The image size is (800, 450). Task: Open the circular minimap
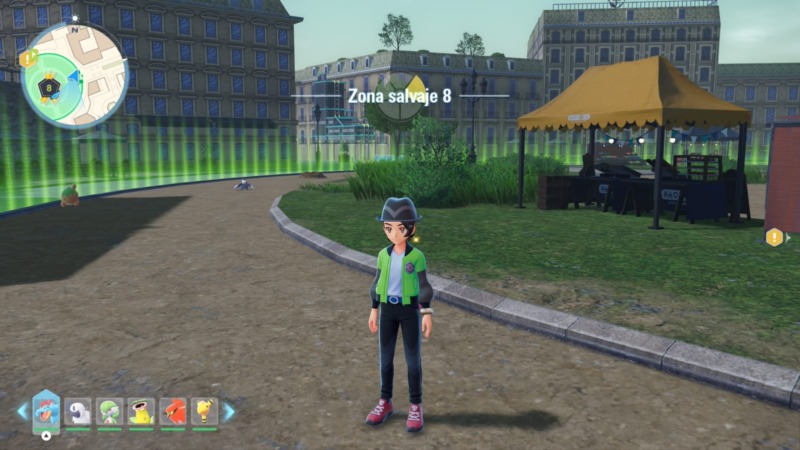coord(74,76)
